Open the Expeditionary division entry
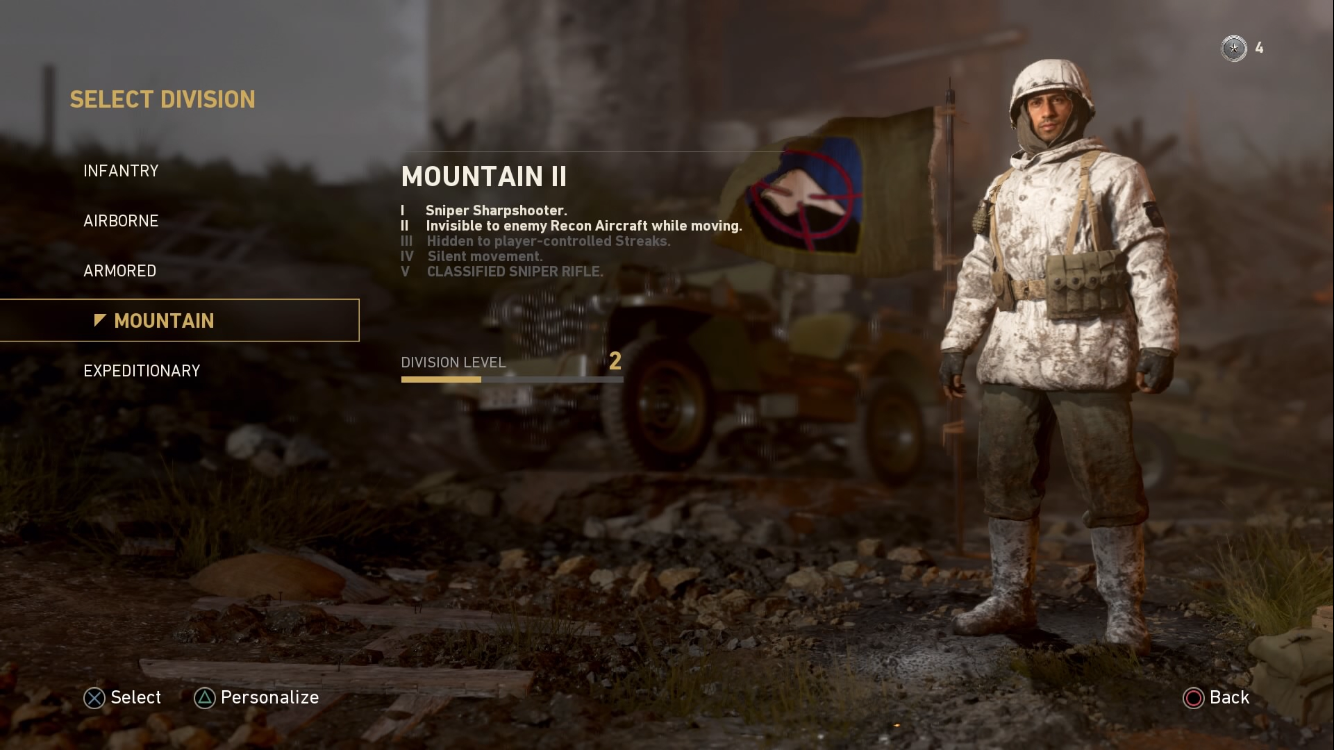 [x=142, y=371]
